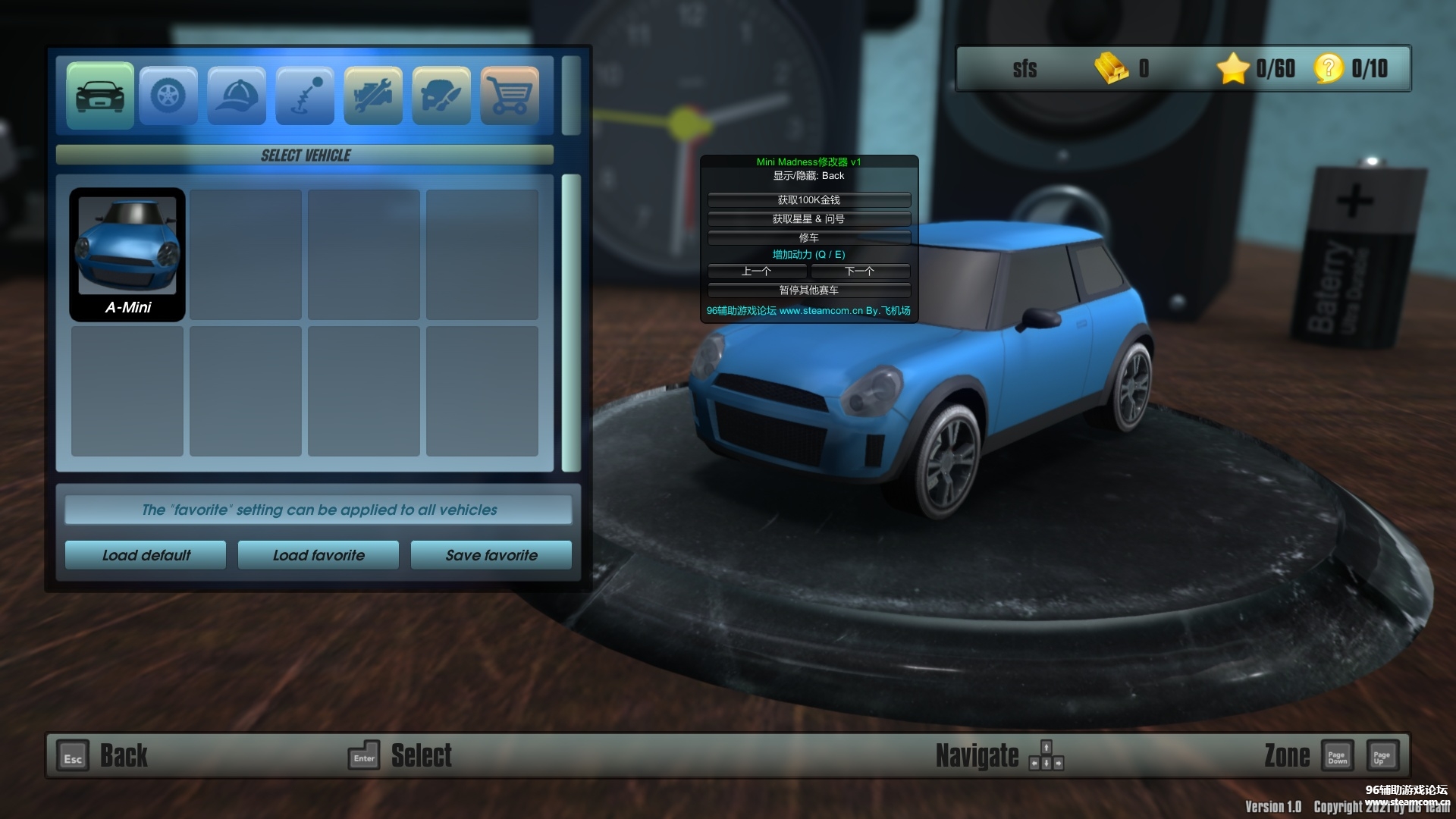Save favorite vehicle setting
Viewport: 1456px width, 819px height.
pyautogui.click(x=491, y=555)
